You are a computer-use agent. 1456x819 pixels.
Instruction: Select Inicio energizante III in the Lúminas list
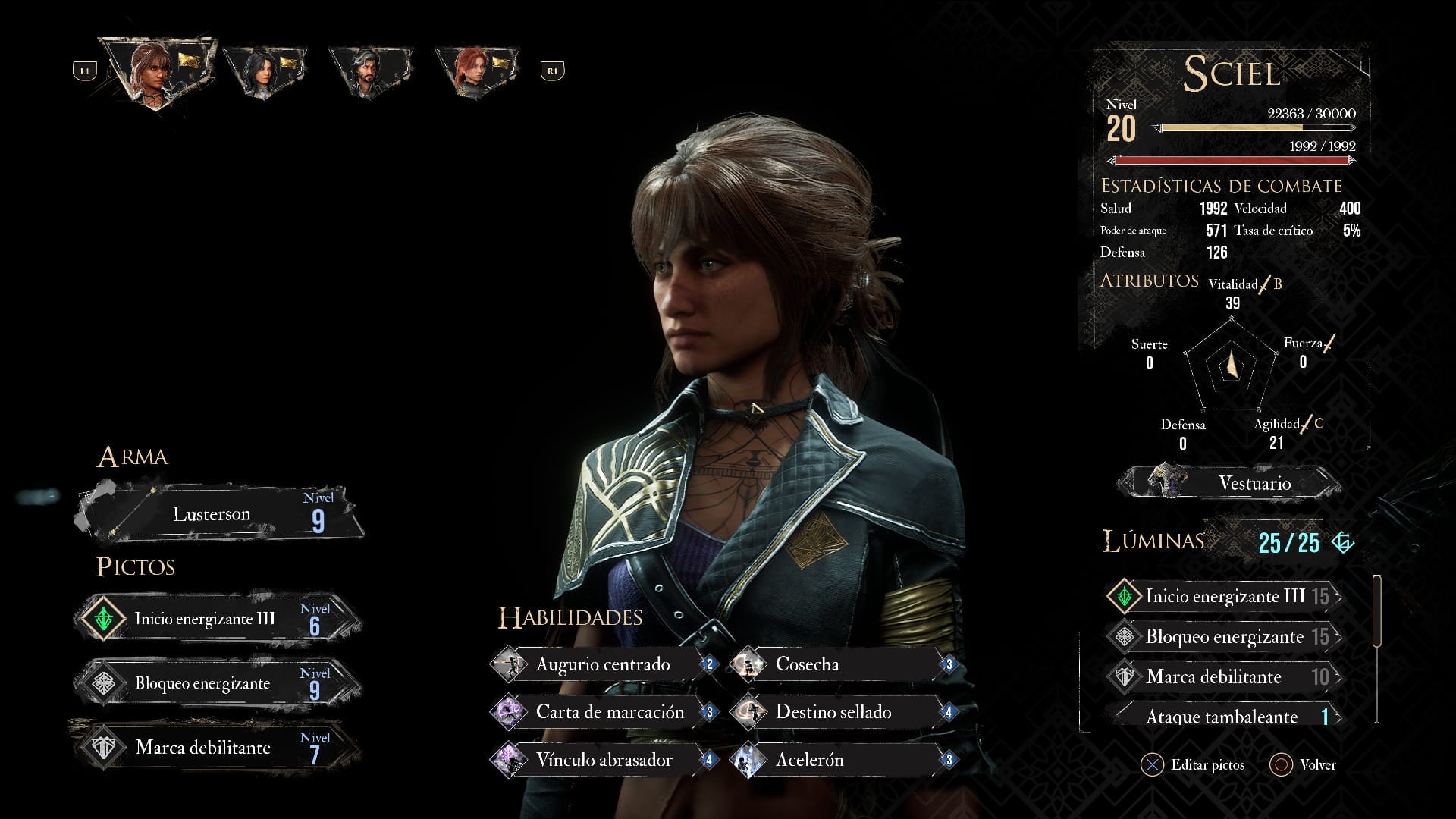pyautogui.click(x=1224, y=596)
